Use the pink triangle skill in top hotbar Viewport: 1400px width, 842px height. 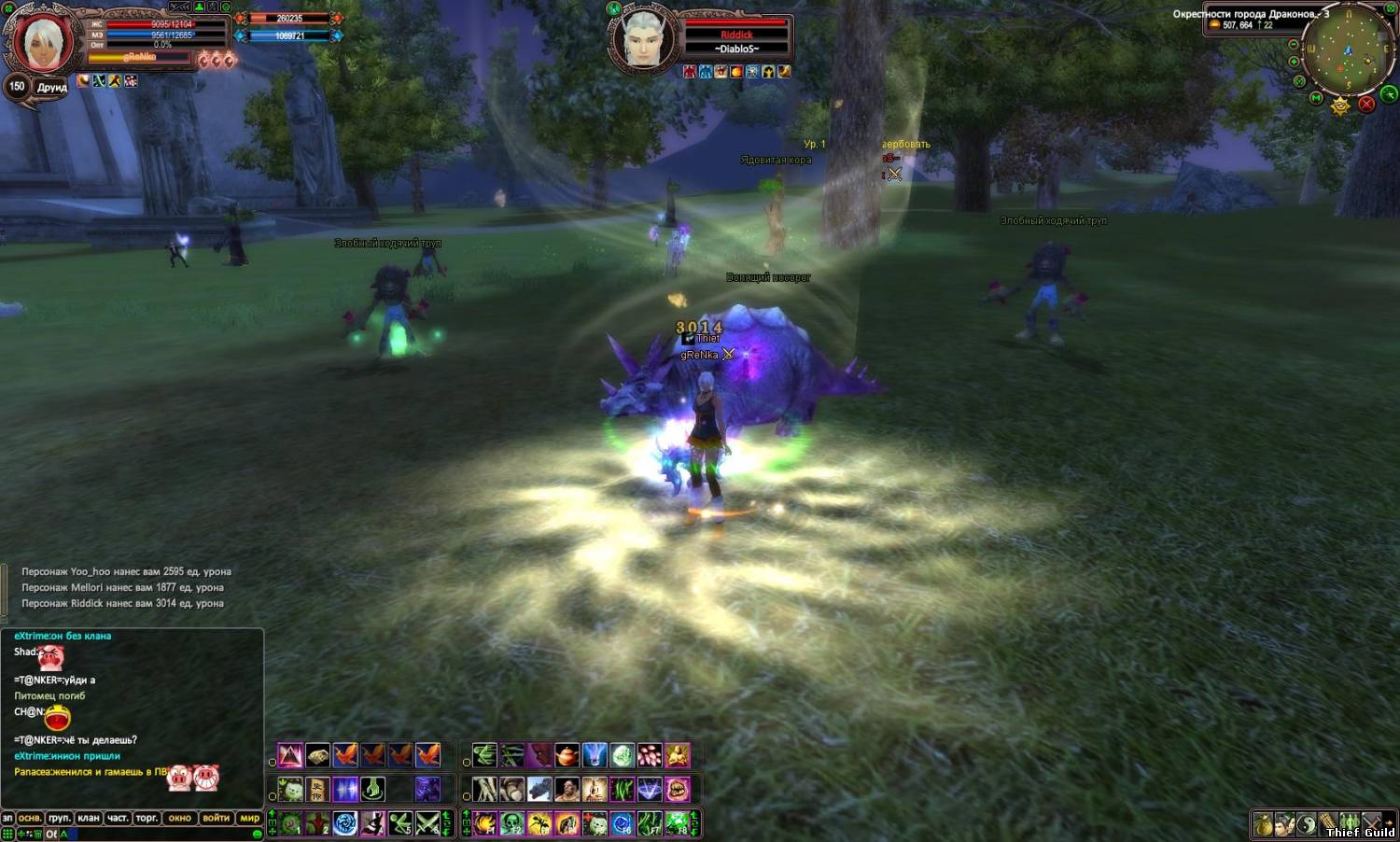tap(290, 755)
